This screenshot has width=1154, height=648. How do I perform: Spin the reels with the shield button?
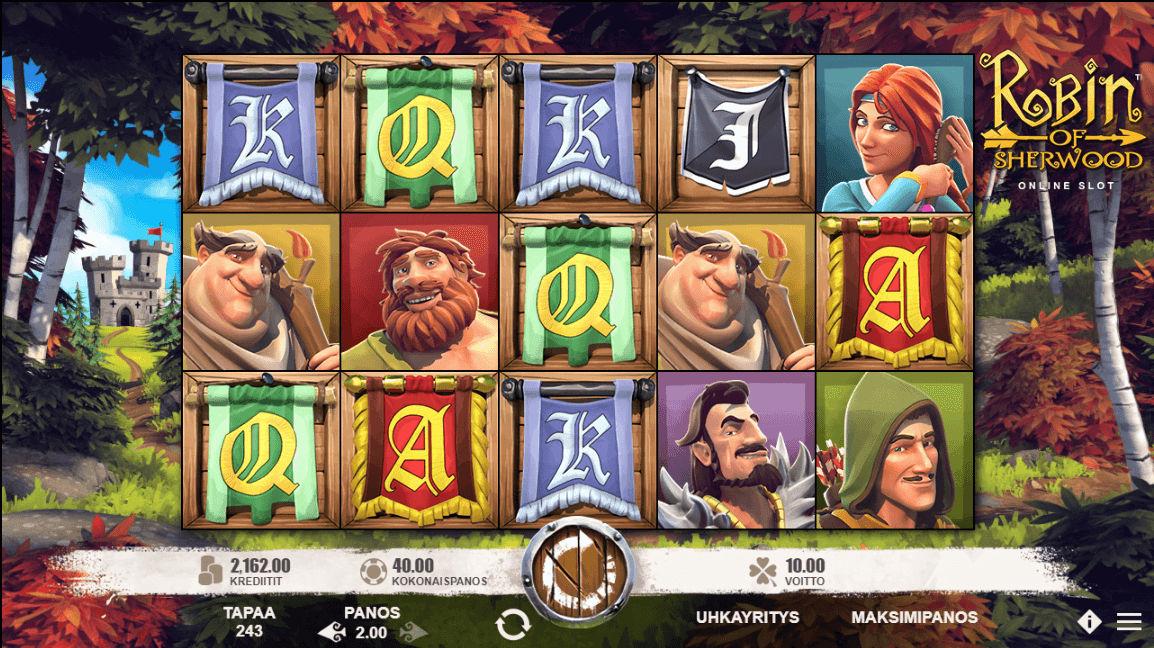click(577, 573)
